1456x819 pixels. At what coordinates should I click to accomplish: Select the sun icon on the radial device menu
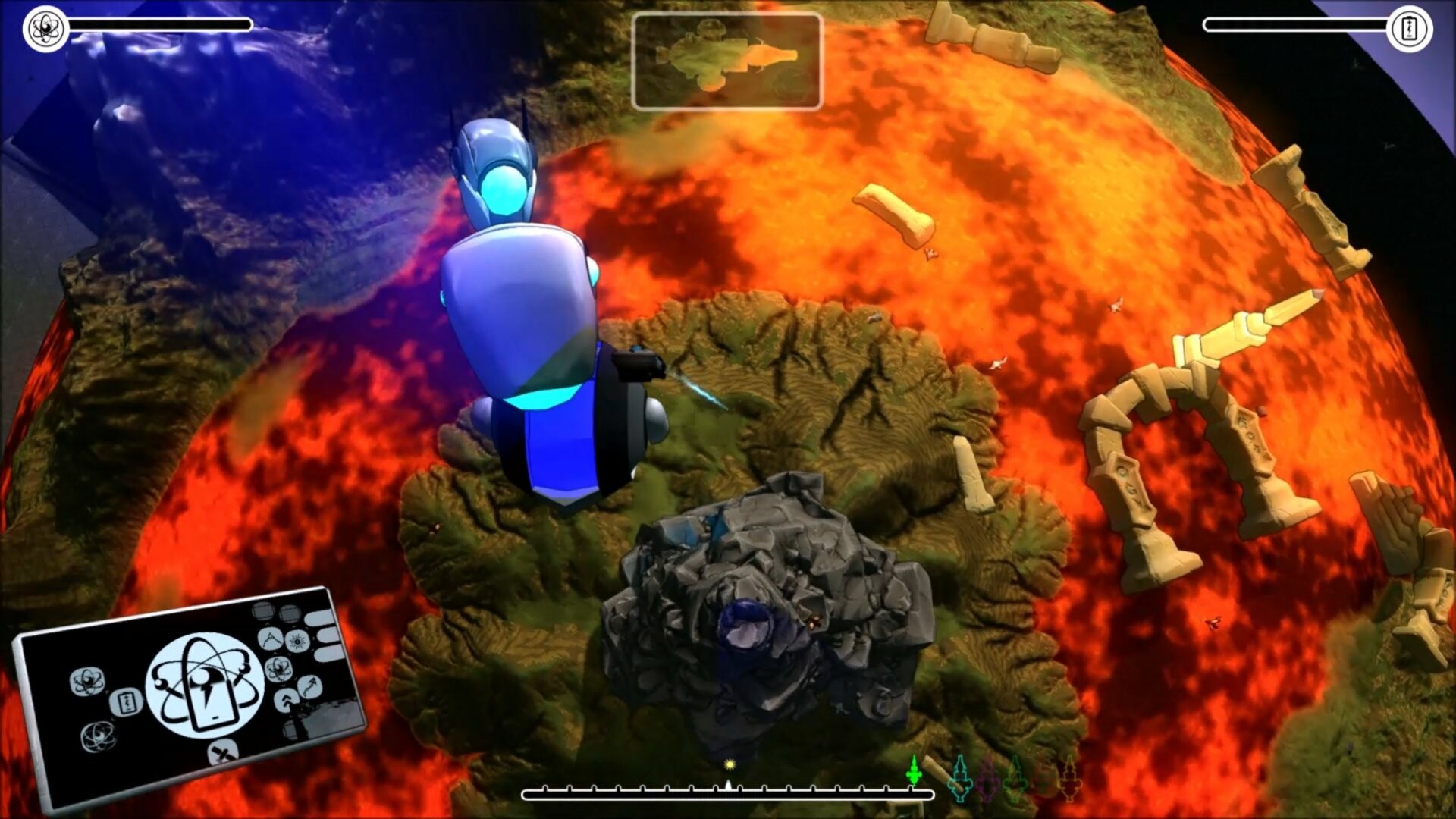297,642
